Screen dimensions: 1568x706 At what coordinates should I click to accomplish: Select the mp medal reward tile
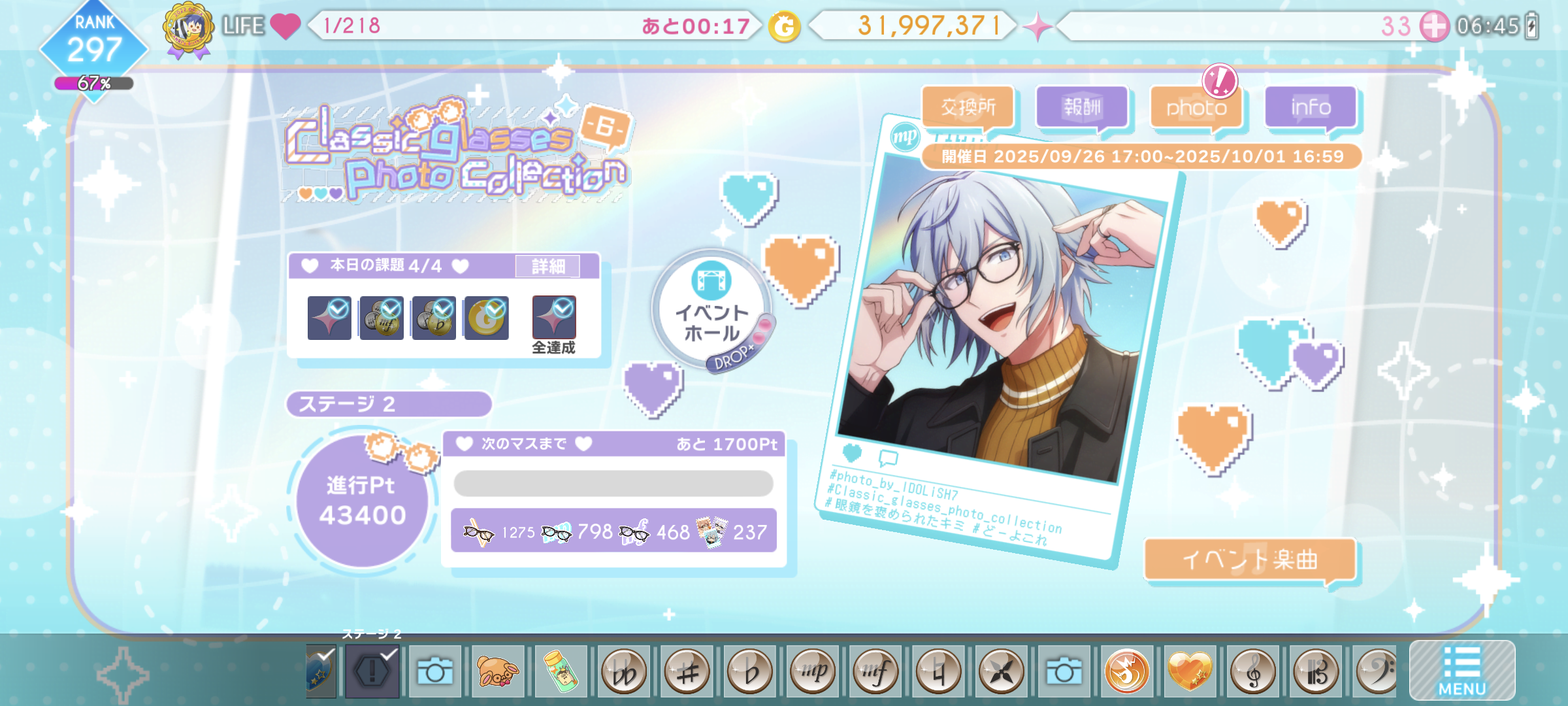tap(813, 671)
